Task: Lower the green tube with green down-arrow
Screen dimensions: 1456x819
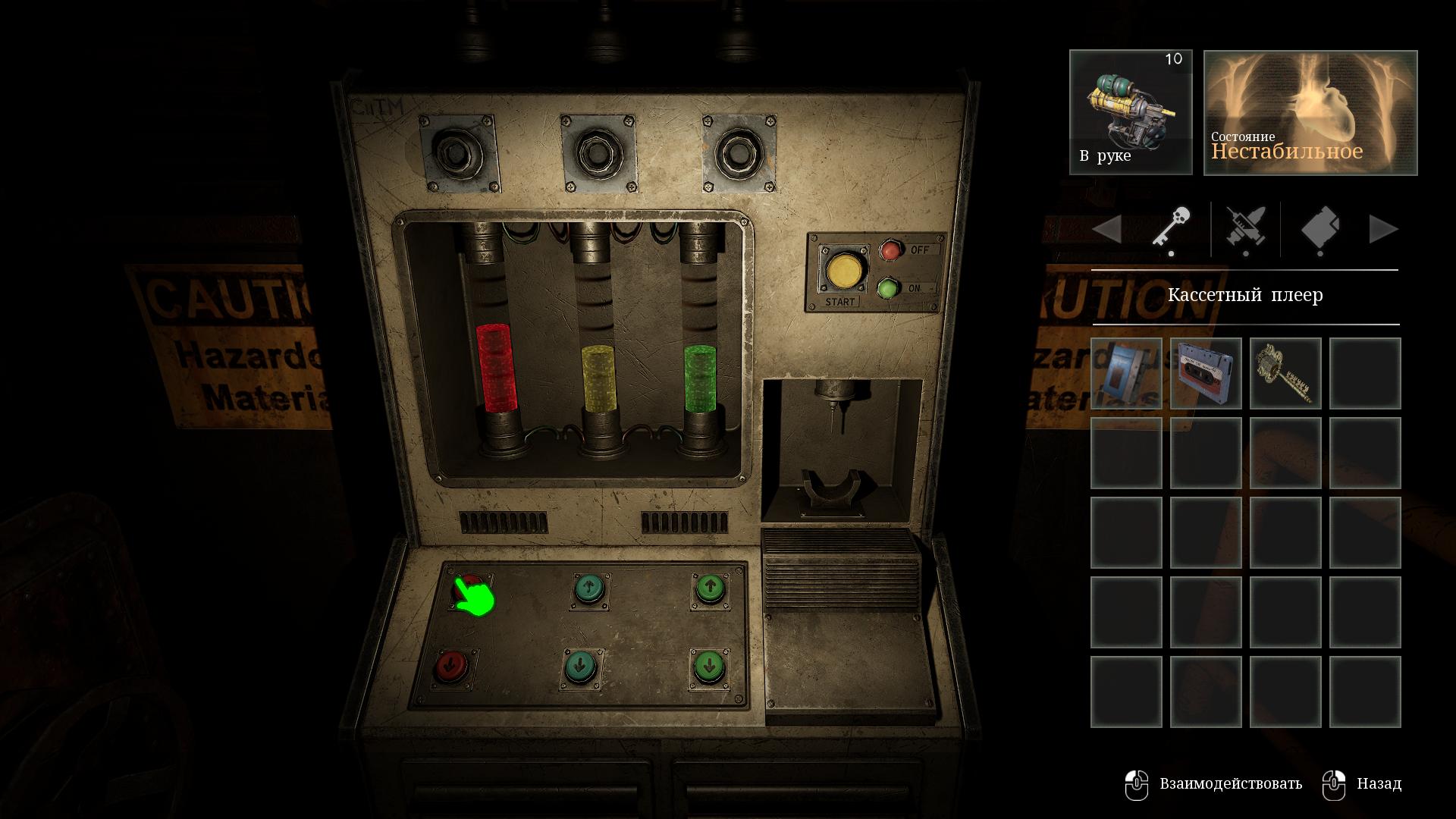Action: click(709, 667)
